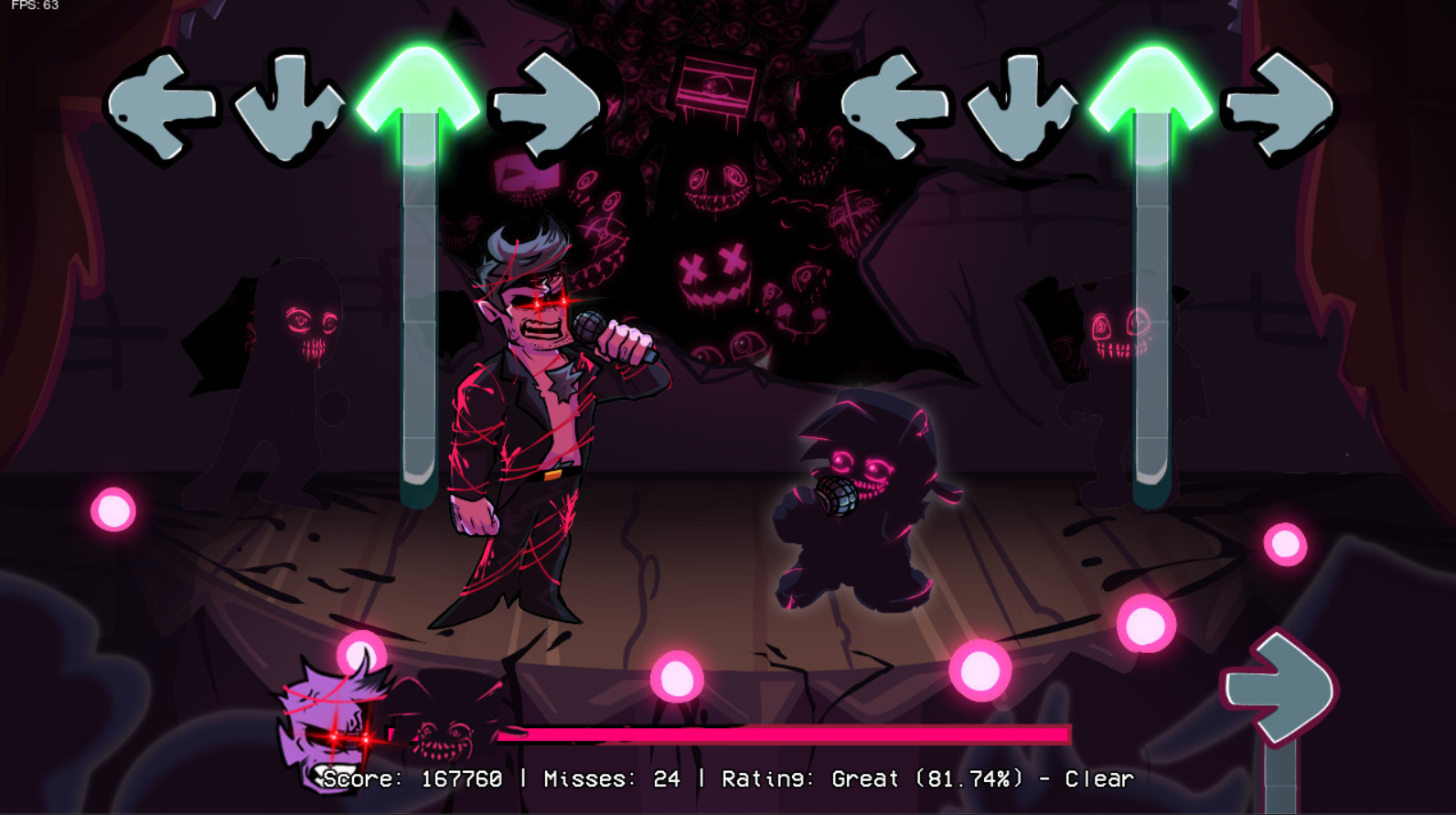
Task: Click the gray down arrow receptor on the left
Action: point(288,105)
